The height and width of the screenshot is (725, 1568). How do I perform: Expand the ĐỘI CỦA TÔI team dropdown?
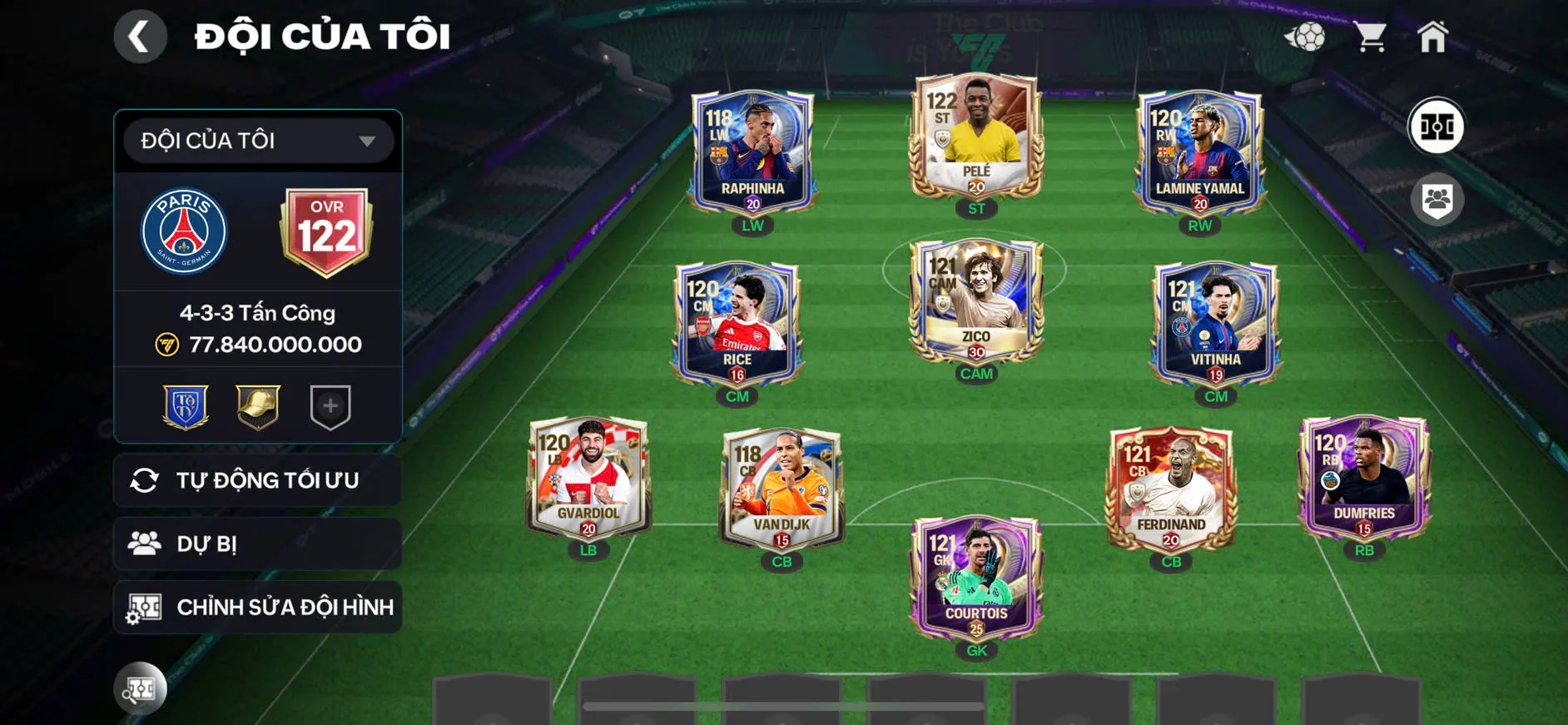pyautogui.click(x=257, y=140)
